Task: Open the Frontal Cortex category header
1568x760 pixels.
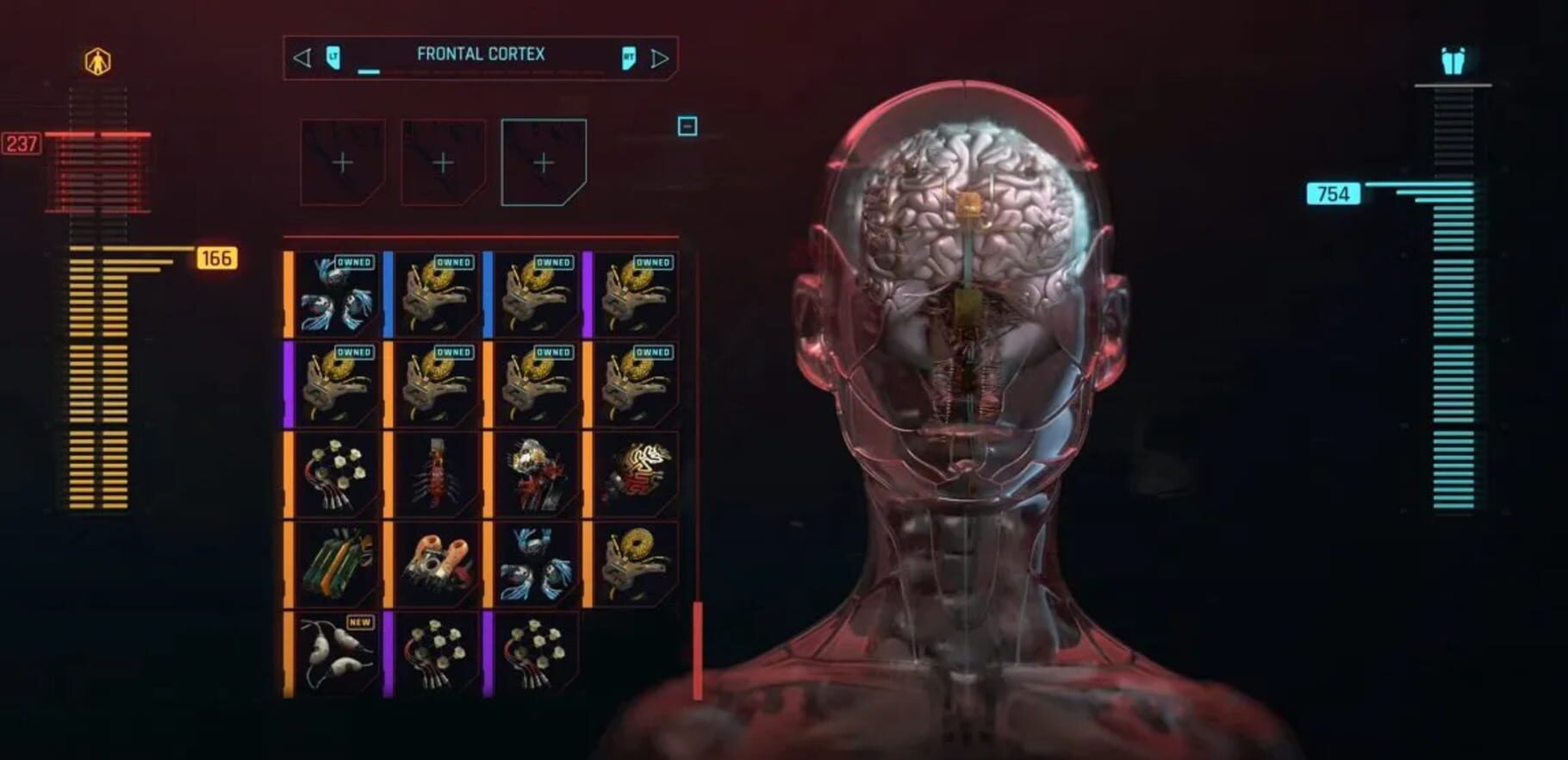Action: pyautogui.click(x=480, y=53)
